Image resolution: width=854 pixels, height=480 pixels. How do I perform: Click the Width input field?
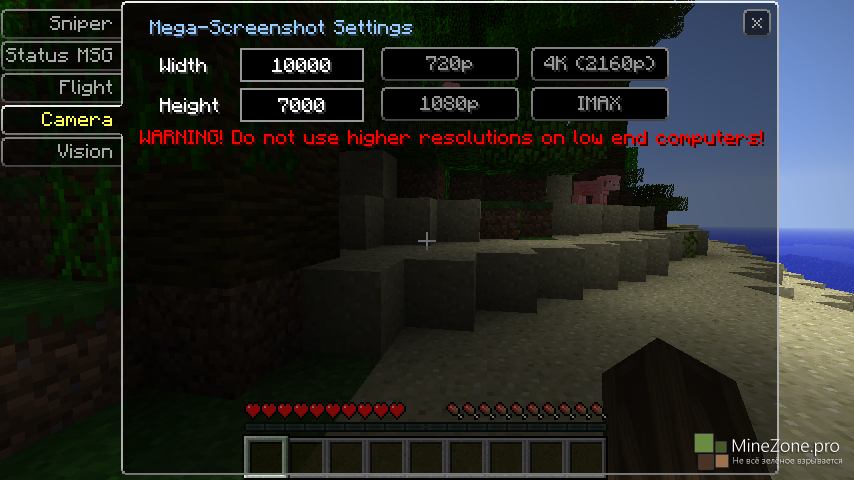pos(301,65)
